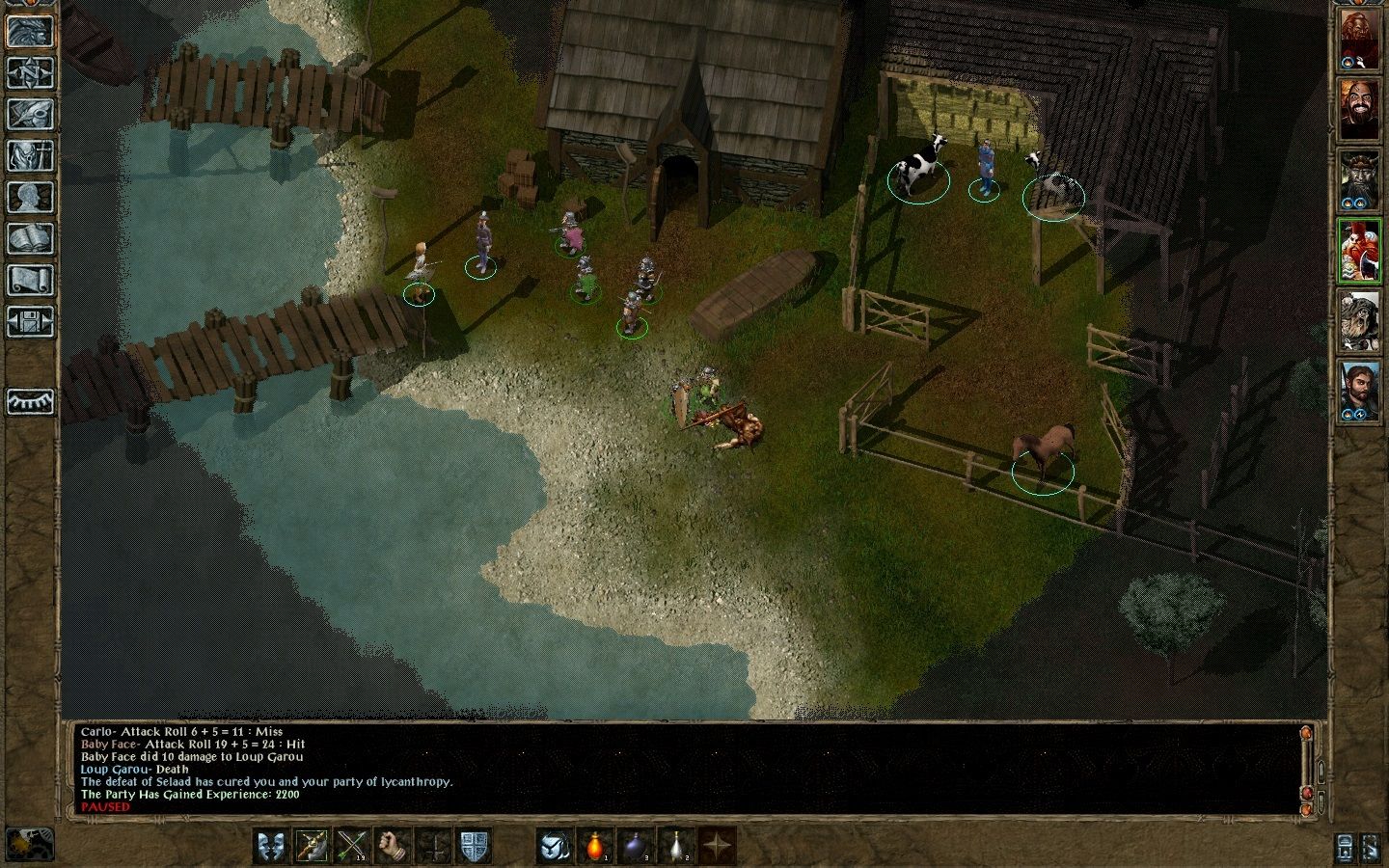Return to the game world view
The image size is (1389, 868).
tap(30, 31)
